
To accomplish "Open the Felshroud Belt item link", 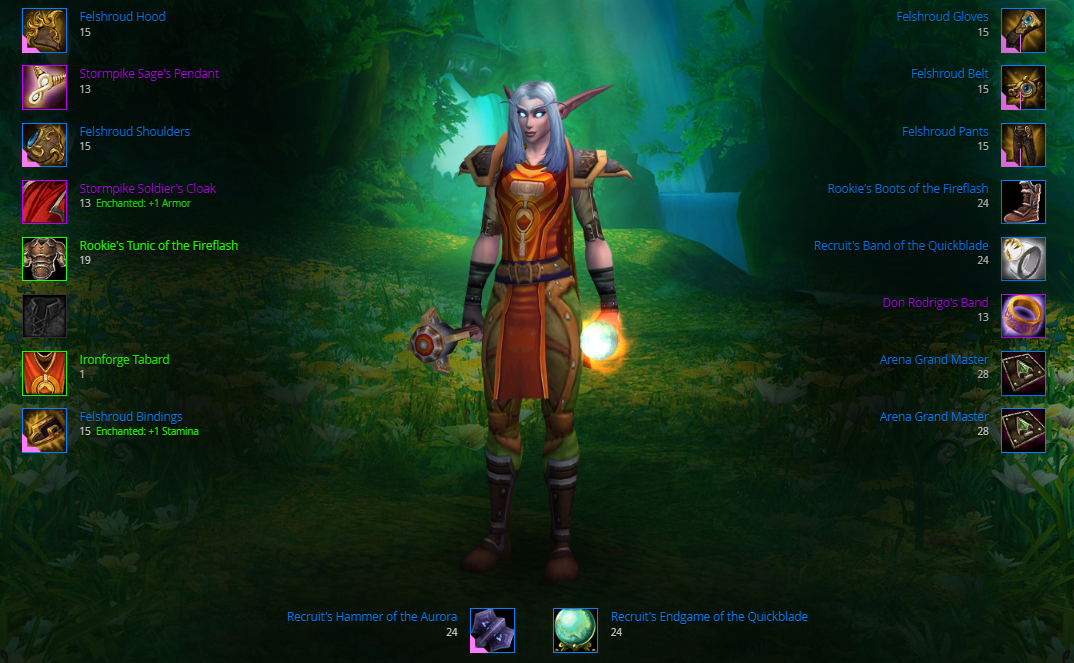I will pyautogui.click(x=949, y=74).
